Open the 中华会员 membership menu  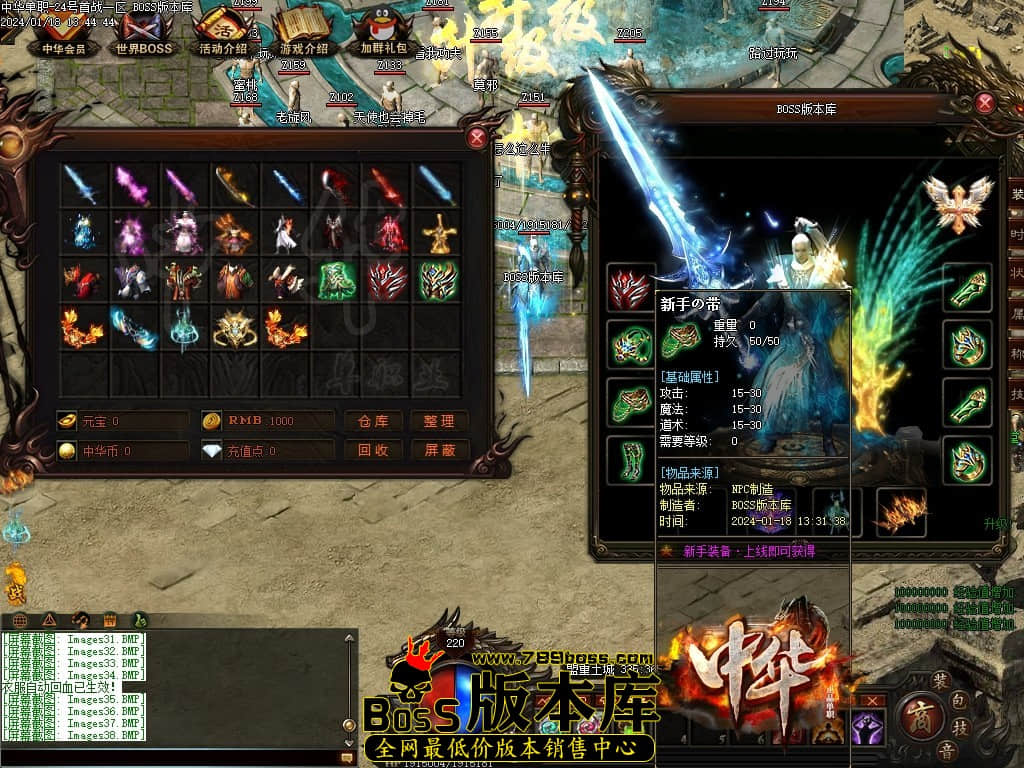coord(63,32)
